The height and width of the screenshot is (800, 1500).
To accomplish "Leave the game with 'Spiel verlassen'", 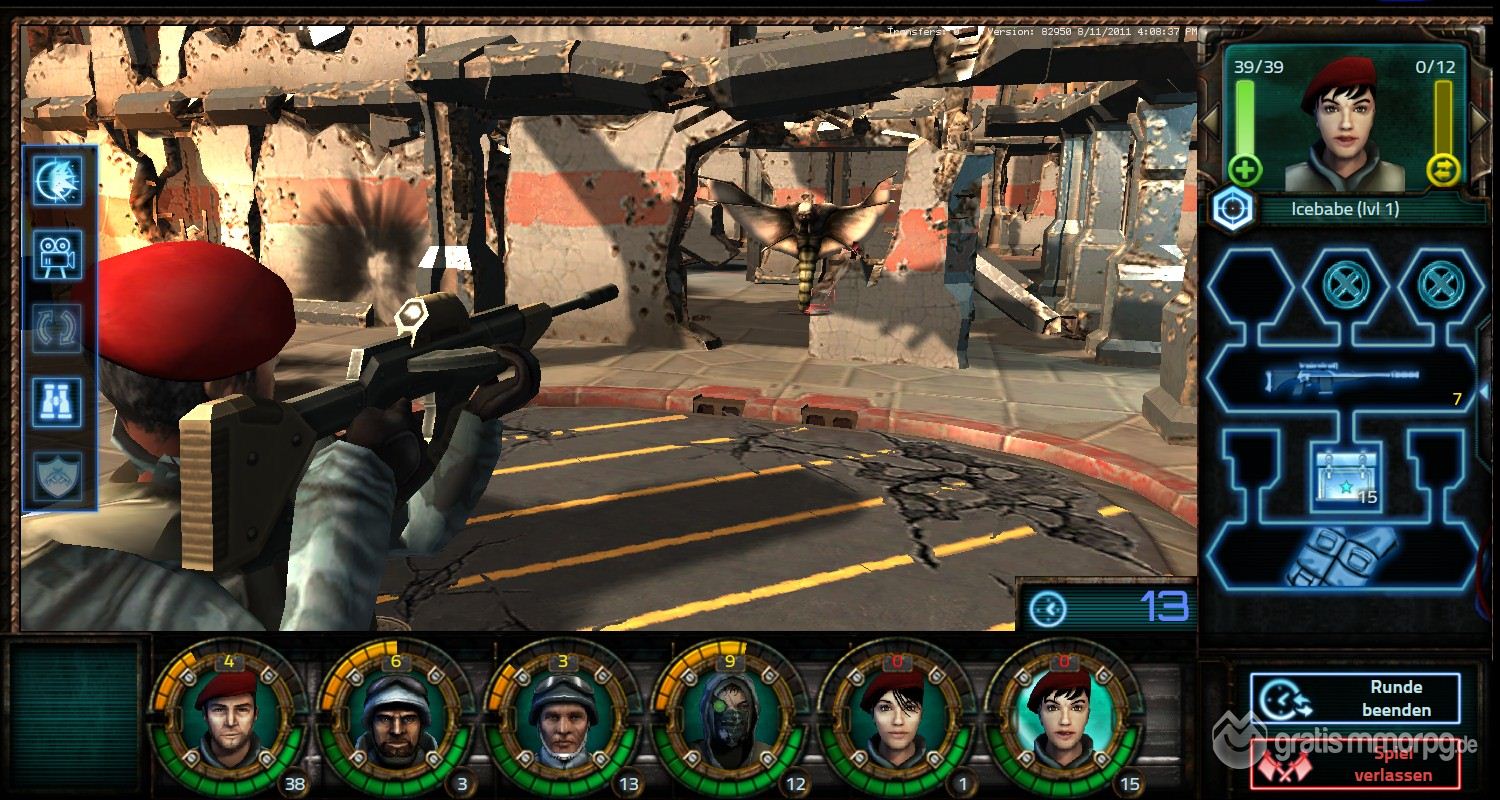I will click(x=1355, y=765).
